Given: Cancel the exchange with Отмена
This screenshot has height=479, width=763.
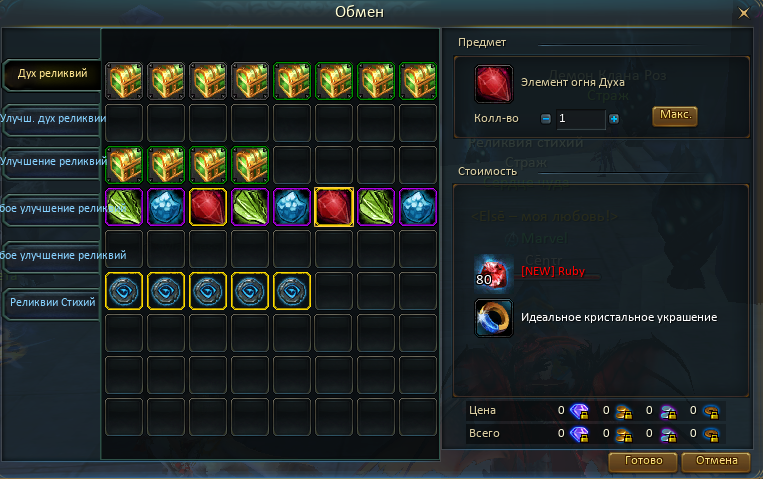Looking at the screenshot, I should pos(715,462).
